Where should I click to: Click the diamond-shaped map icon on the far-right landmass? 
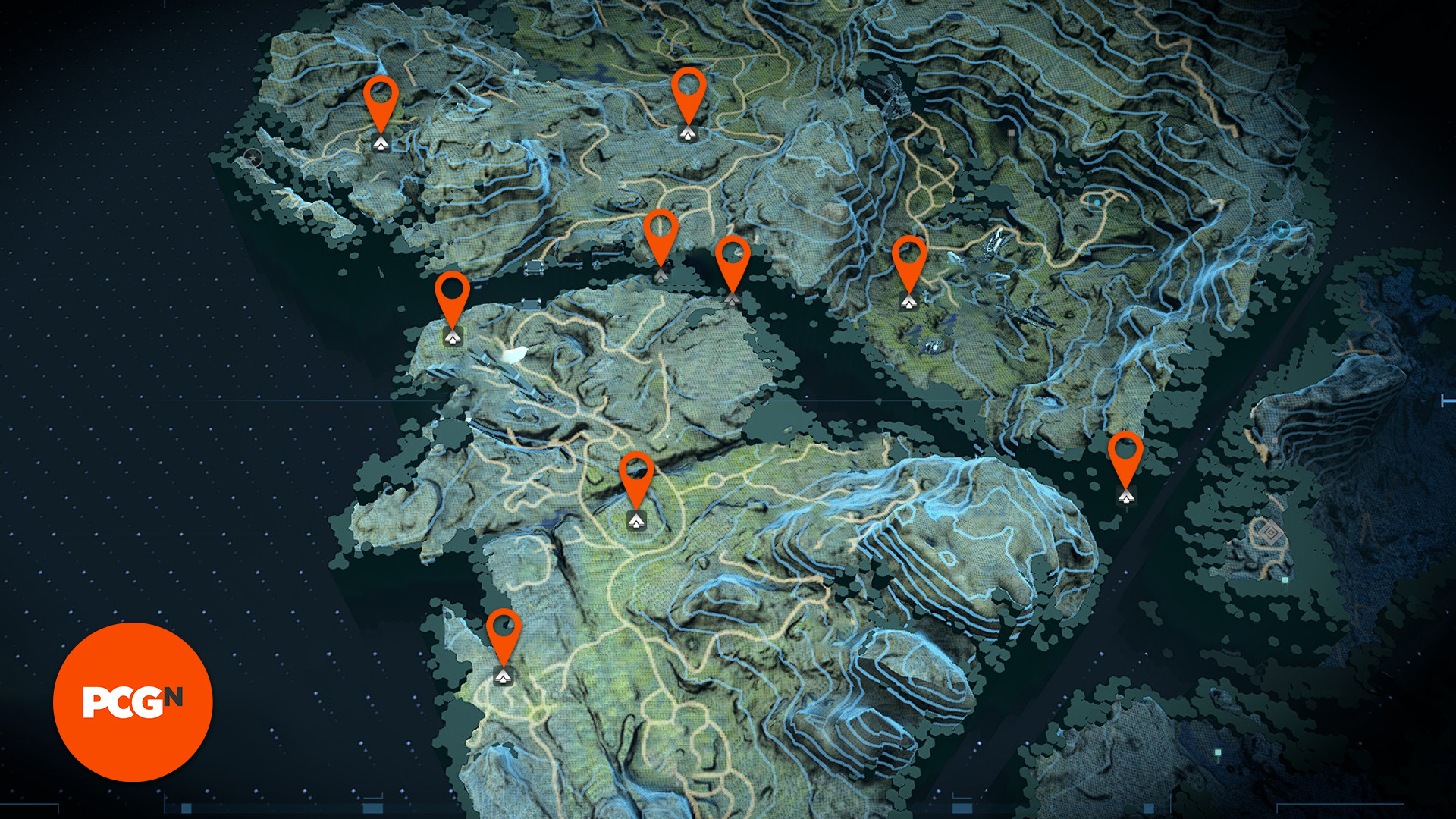[x=1272, y=533]
